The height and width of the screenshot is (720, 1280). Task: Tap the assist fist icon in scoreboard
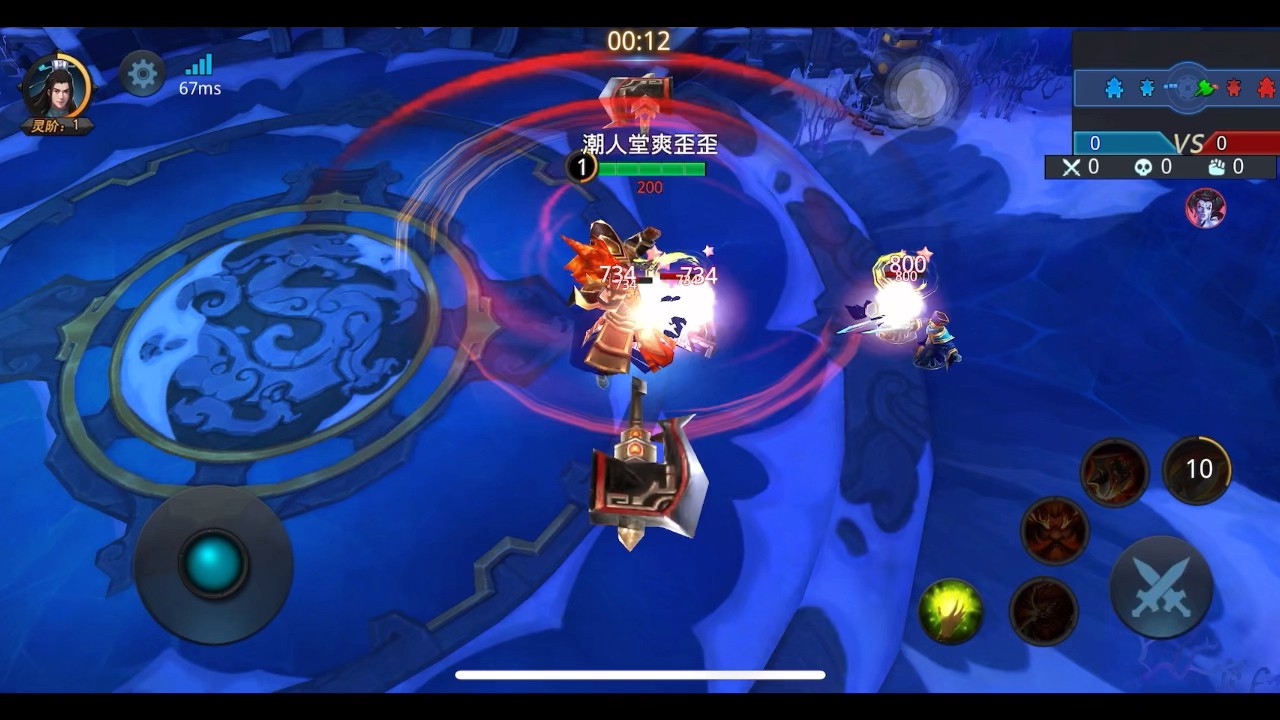point(1218,166)
